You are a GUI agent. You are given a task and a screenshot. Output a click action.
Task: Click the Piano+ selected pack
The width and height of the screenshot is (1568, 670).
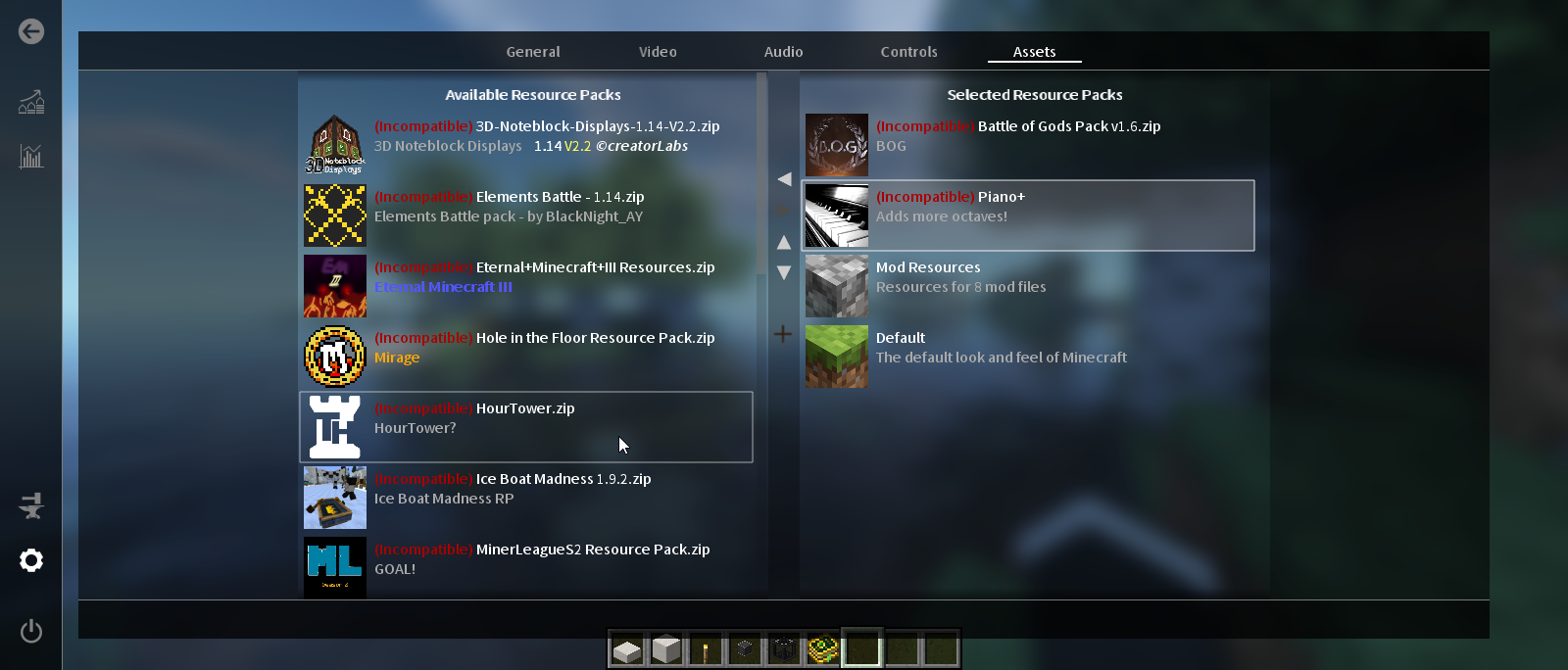point(1028,215)
